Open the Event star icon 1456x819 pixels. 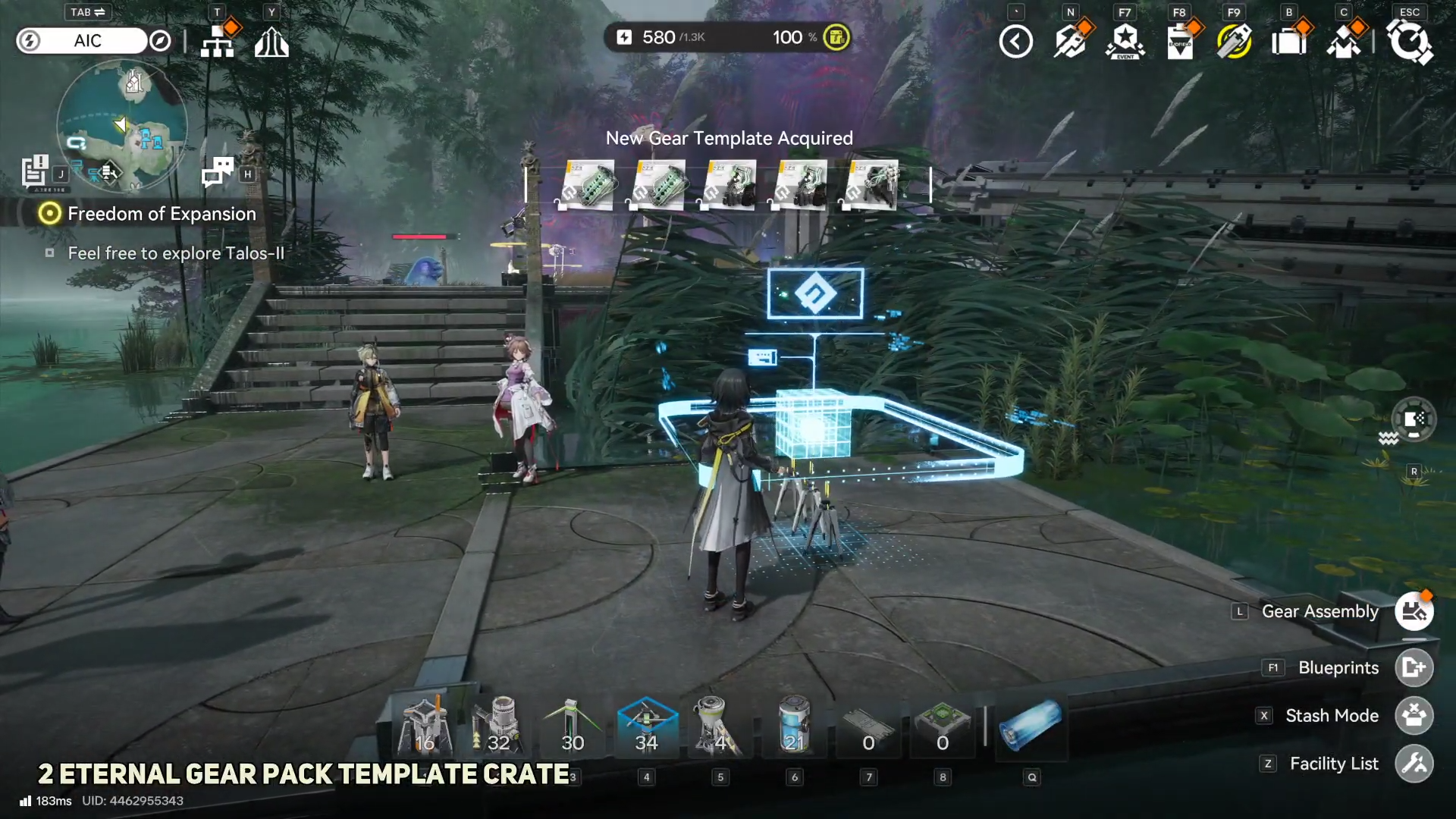1125,42
